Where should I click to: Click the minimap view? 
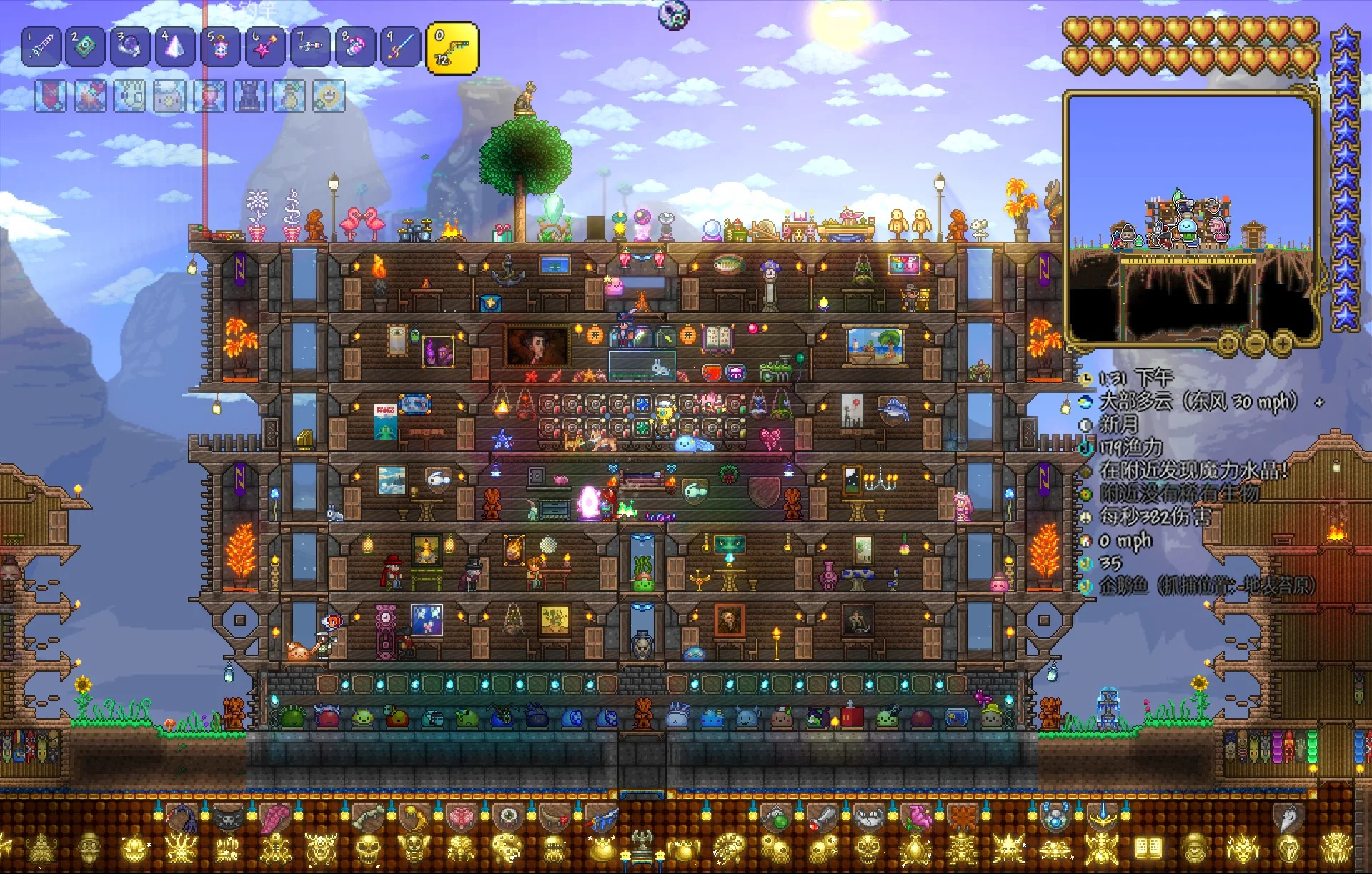click(1190, 214)
